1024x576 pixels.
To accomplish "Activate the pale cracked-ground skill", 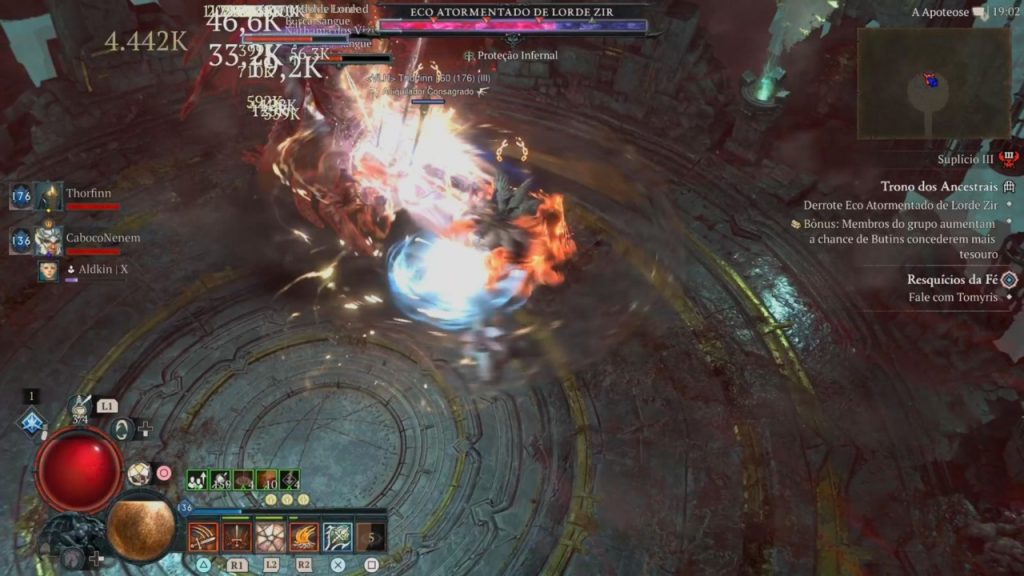I will [x=270, y=537].
